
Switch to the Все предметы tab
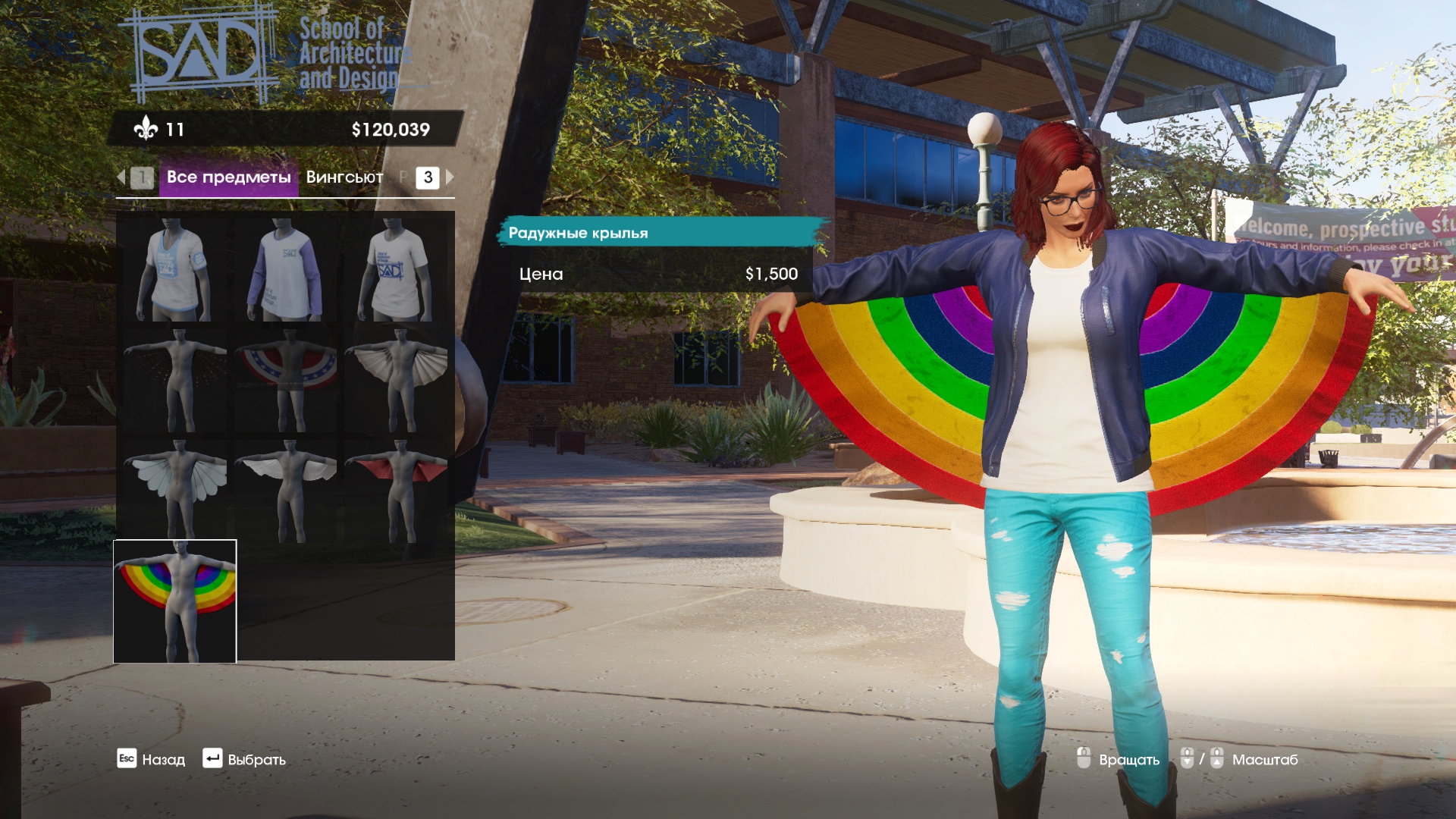(x=228, y=177)
